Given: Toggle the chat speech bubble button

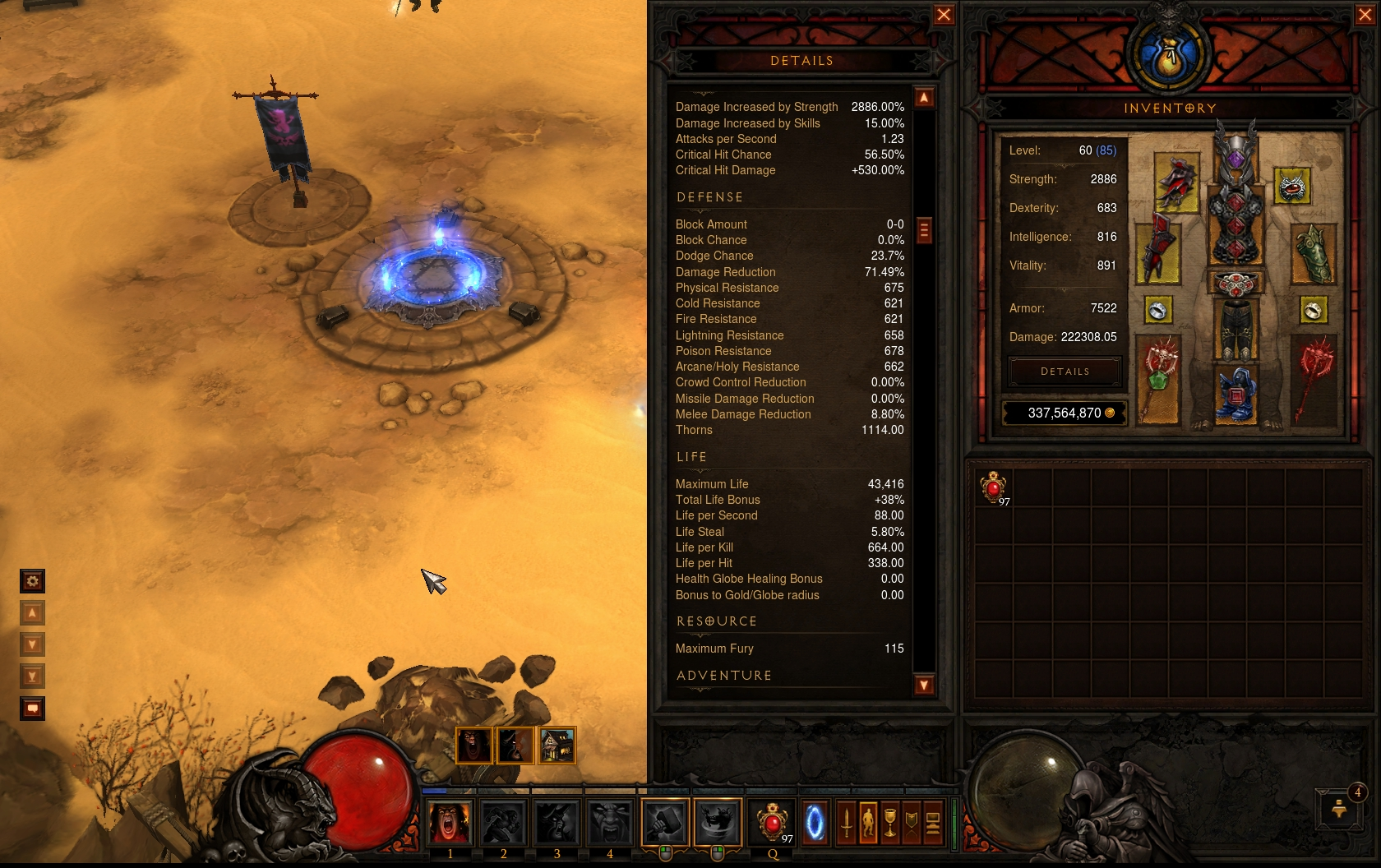Looking at the screenshot, I should [32, 709].
